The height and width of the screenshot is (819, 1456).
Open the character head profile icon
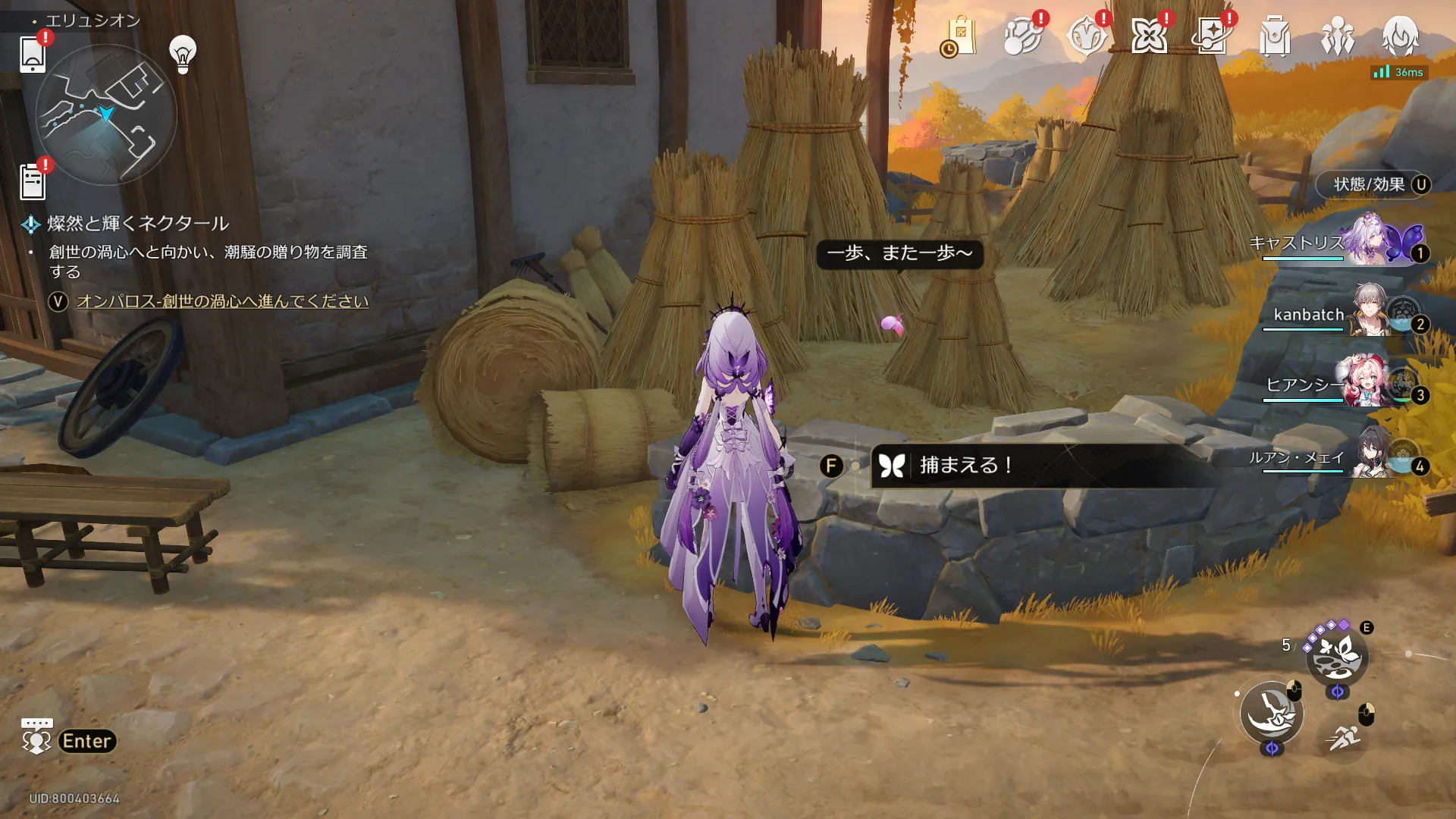(x=1400, y=36)
